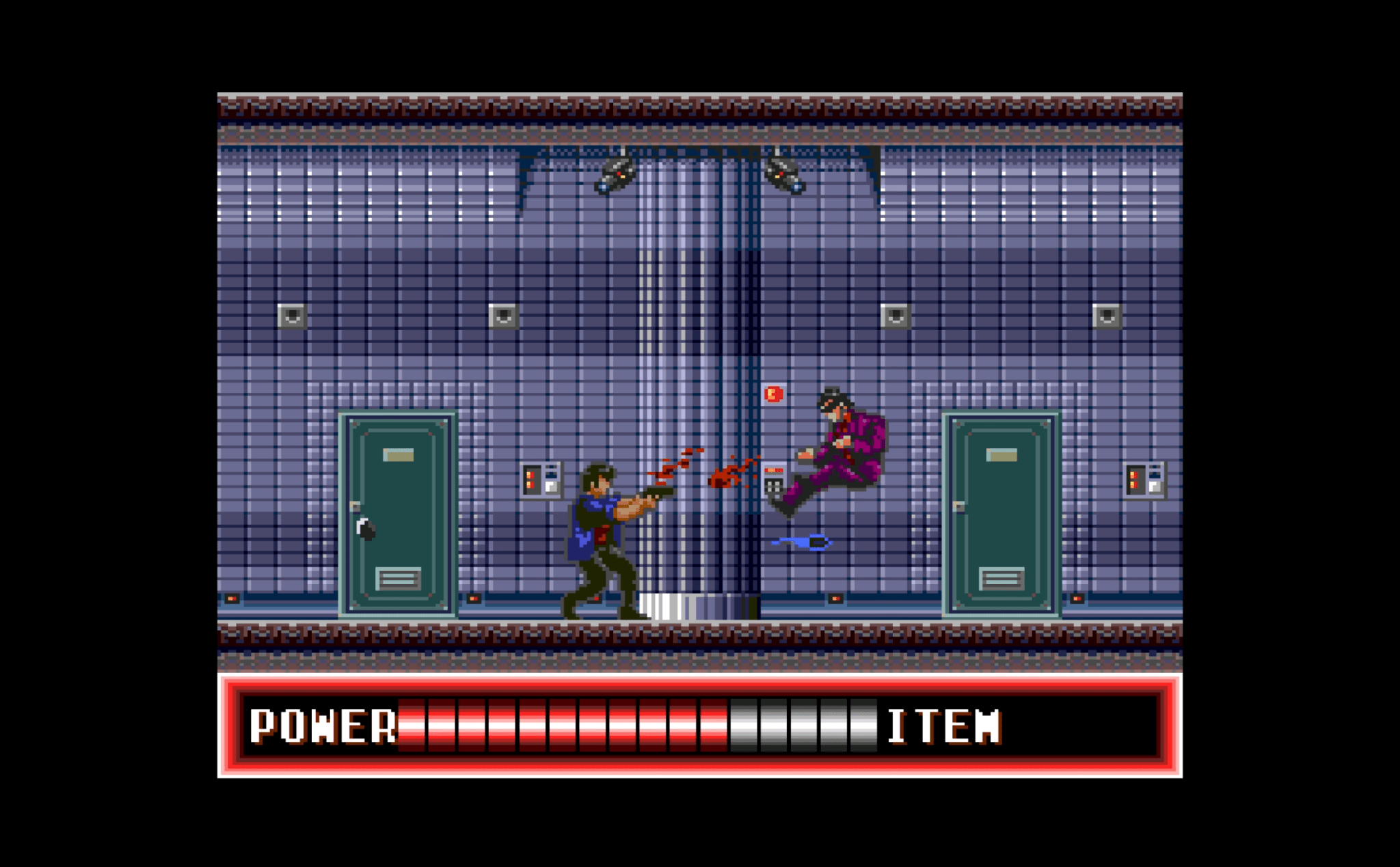Click the red coin icon above the enemy

click(774, 394)
